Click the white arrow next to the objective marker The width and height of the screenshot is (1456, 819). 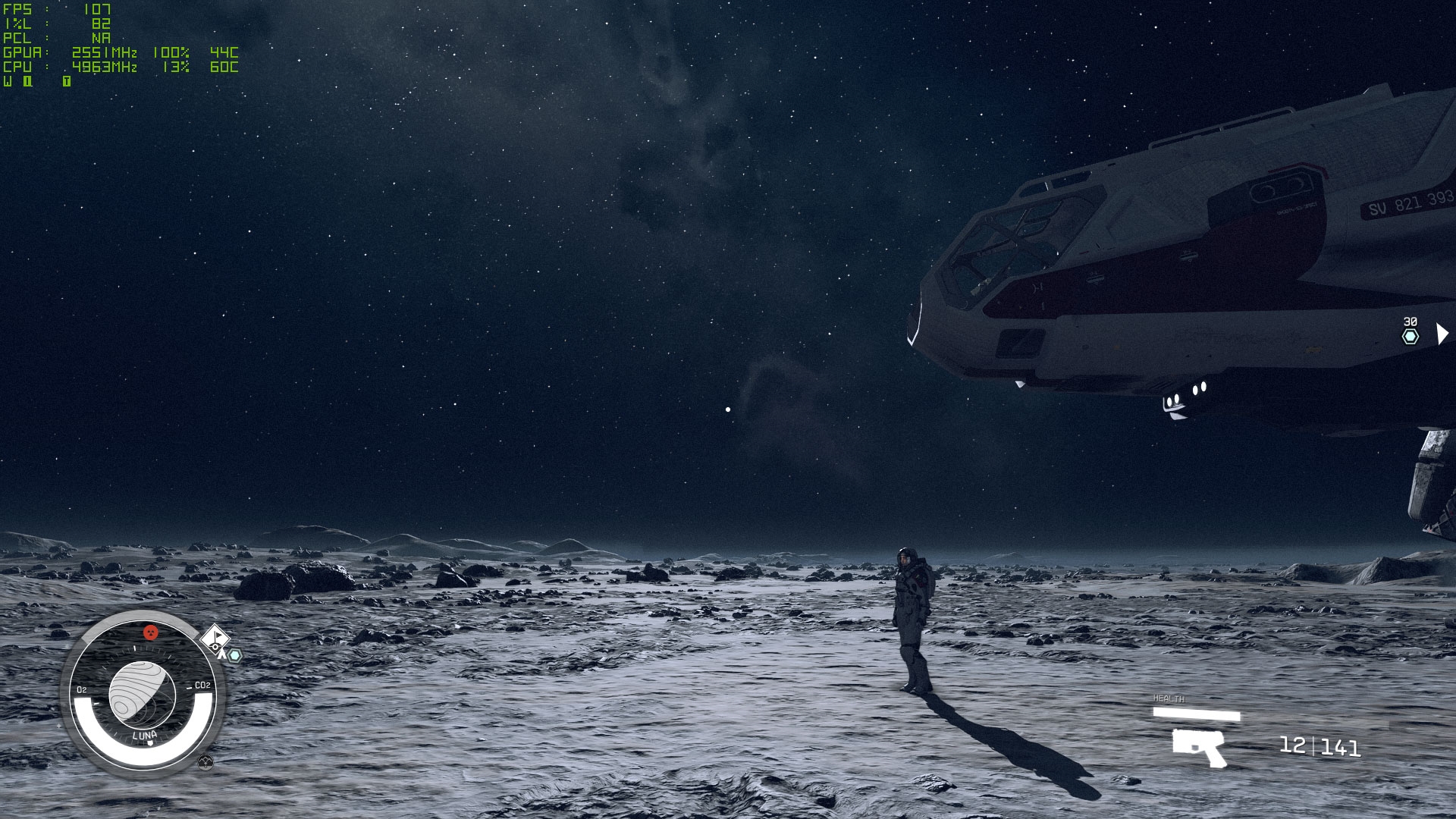tap(1442, 334)
